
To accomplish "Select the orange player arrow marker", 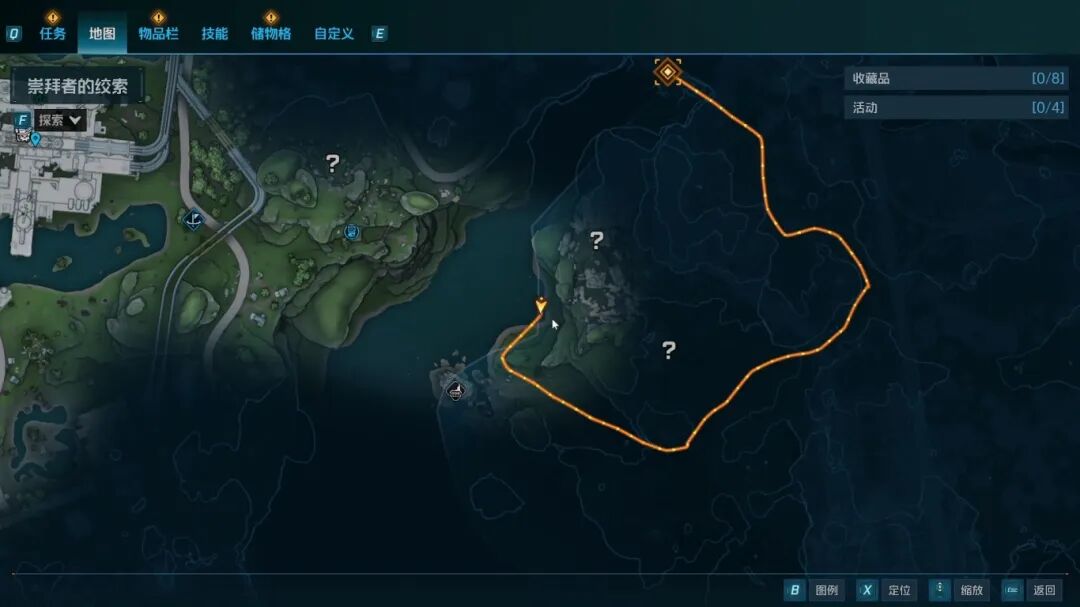I will point(541,305).
